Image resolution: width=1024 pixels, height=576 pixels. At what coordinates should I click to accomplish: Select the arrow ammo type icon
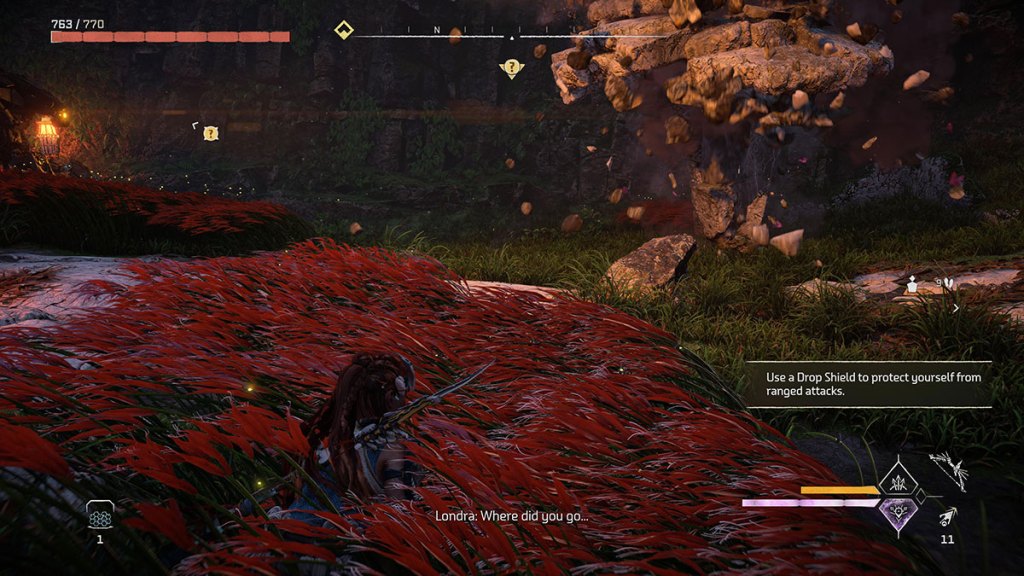946,516
